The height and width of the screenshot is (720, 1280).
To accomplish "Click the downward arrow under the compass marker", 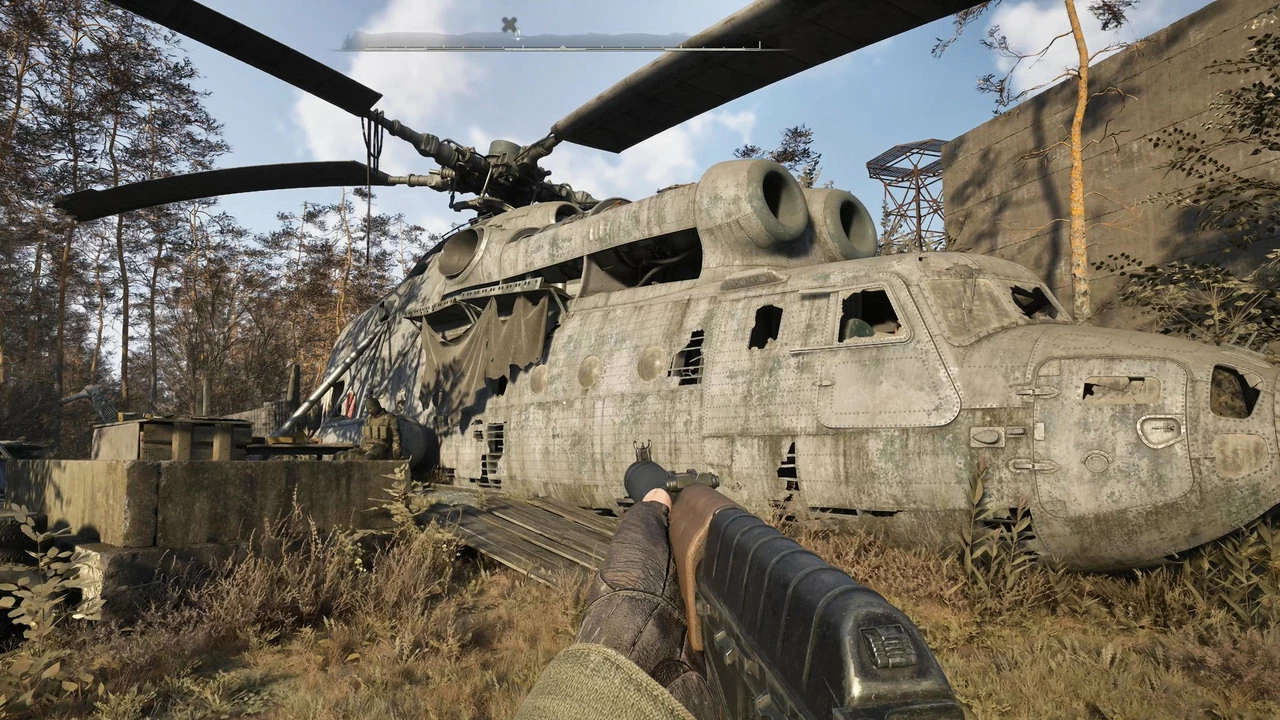I will [x=518, y=40].
